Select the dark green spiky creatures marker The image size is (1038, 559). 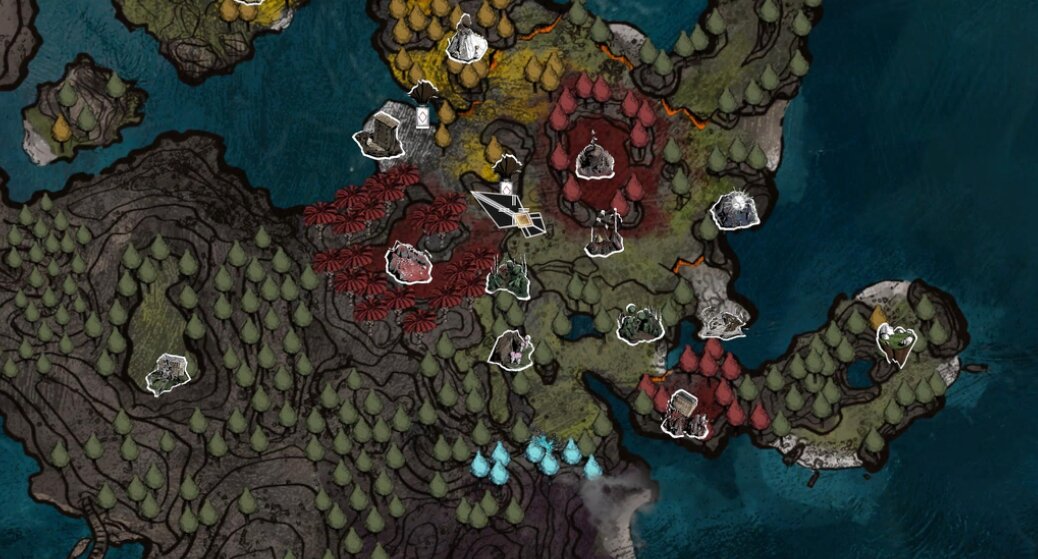pos(508,278)
